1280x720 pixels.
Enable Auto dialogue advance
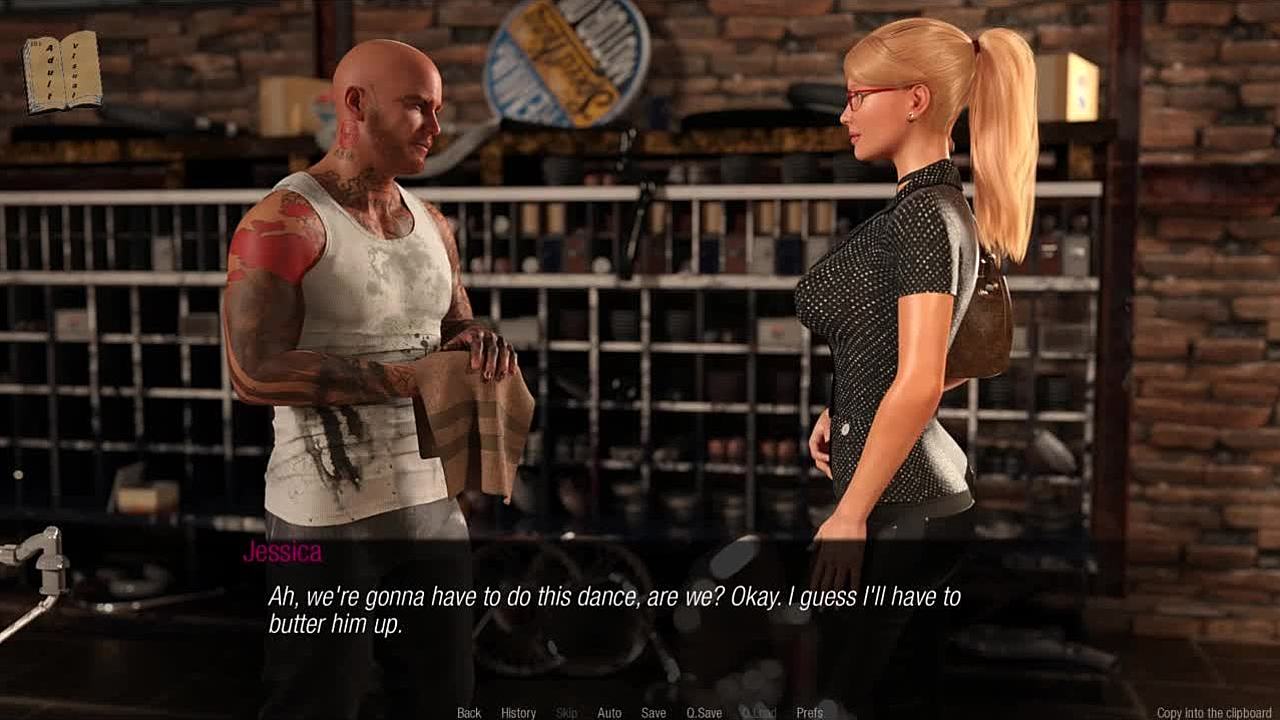609,713
